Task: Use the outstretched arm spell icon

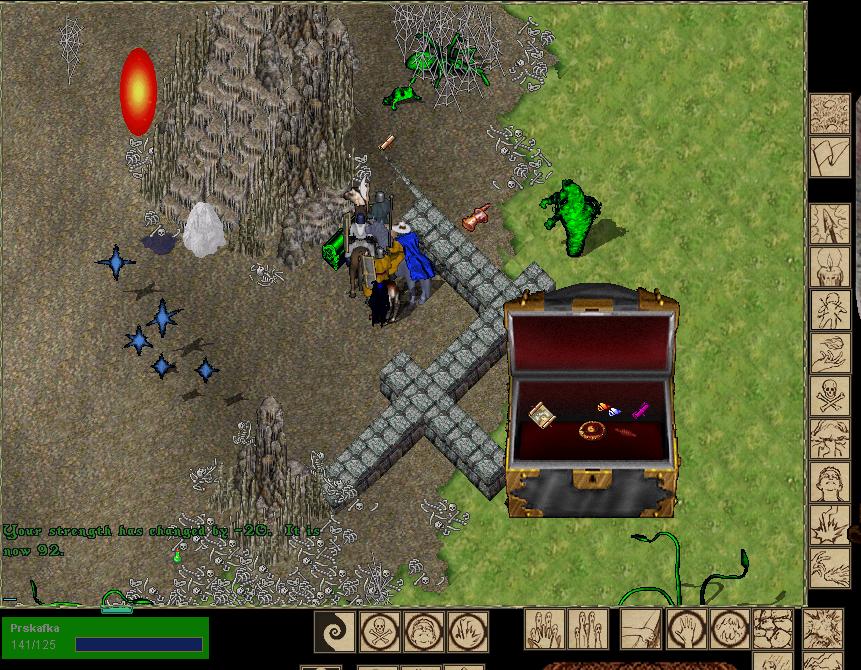Action: (640, 630)
